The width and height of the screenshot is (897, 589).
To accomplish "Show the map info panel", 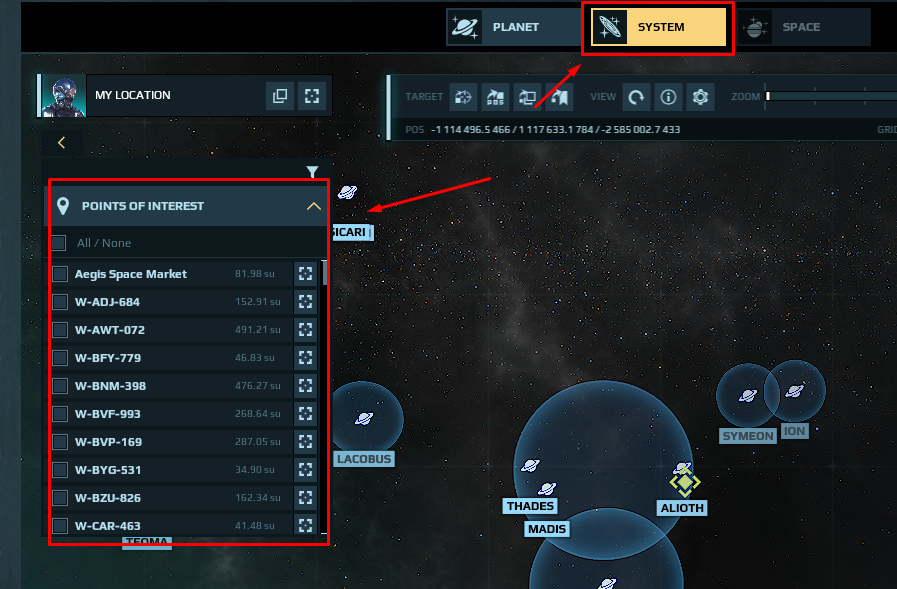I will [x=669, y=97].
